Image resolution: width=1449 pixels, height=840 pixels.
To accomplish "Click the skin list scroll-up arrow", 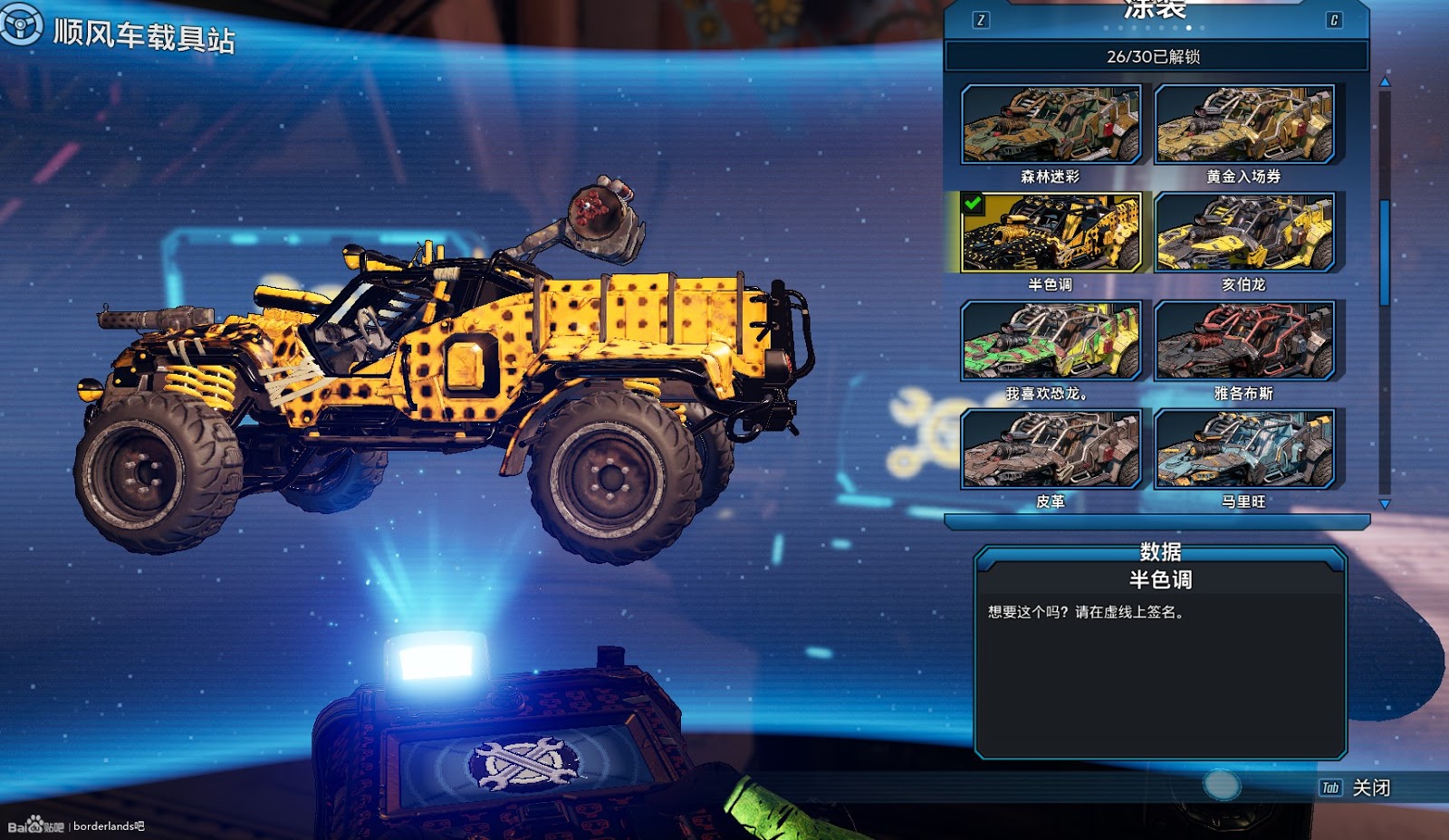I will tap(1384, 82).
